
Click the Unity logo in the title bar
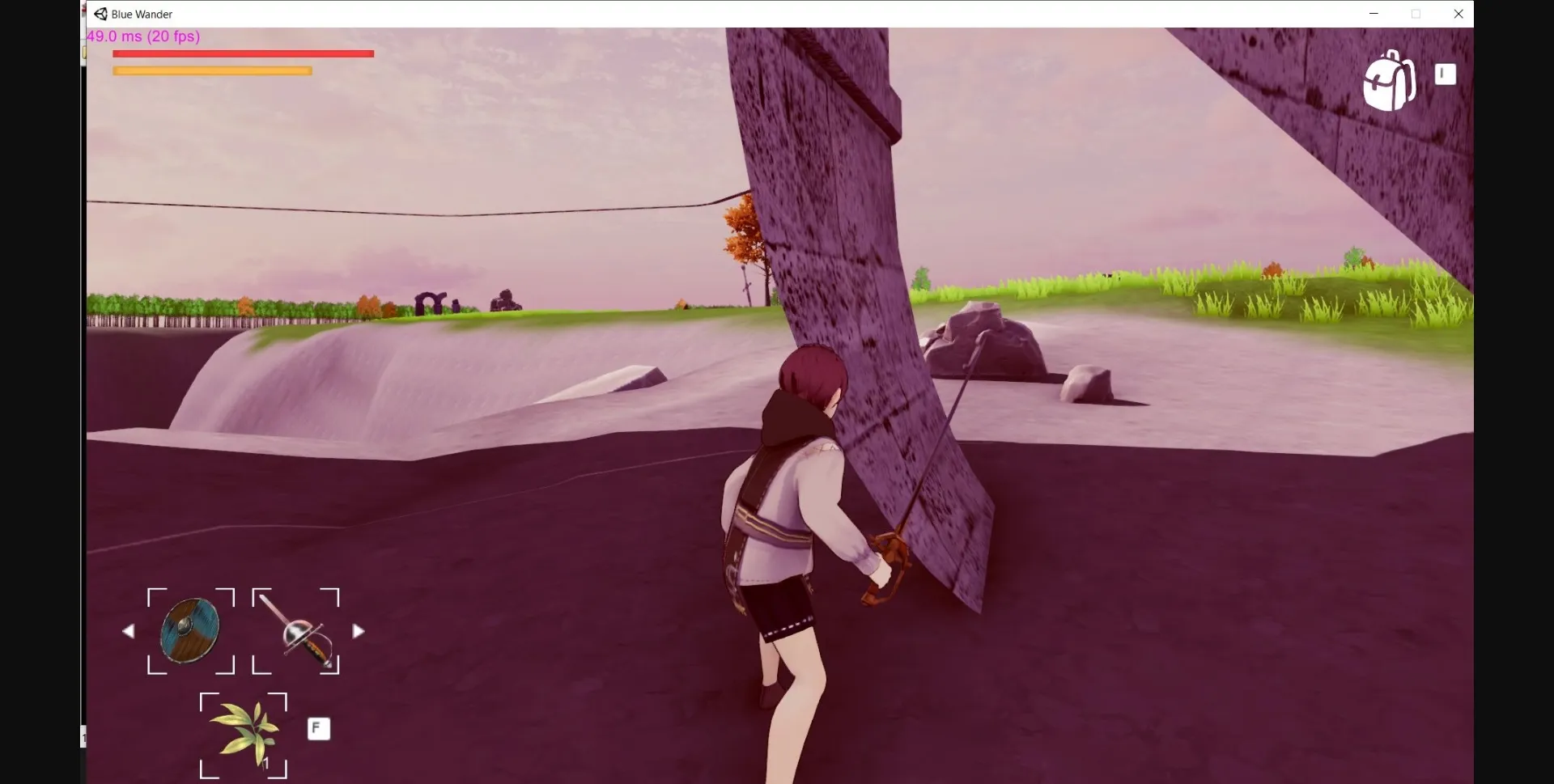[100, 13]
